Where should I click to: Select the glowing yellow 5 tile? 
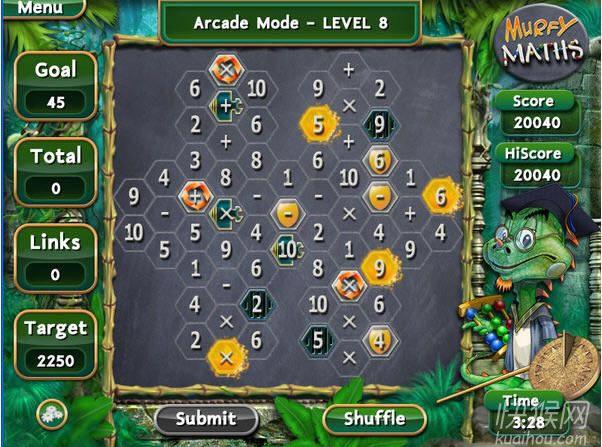(x=318, y=125)
